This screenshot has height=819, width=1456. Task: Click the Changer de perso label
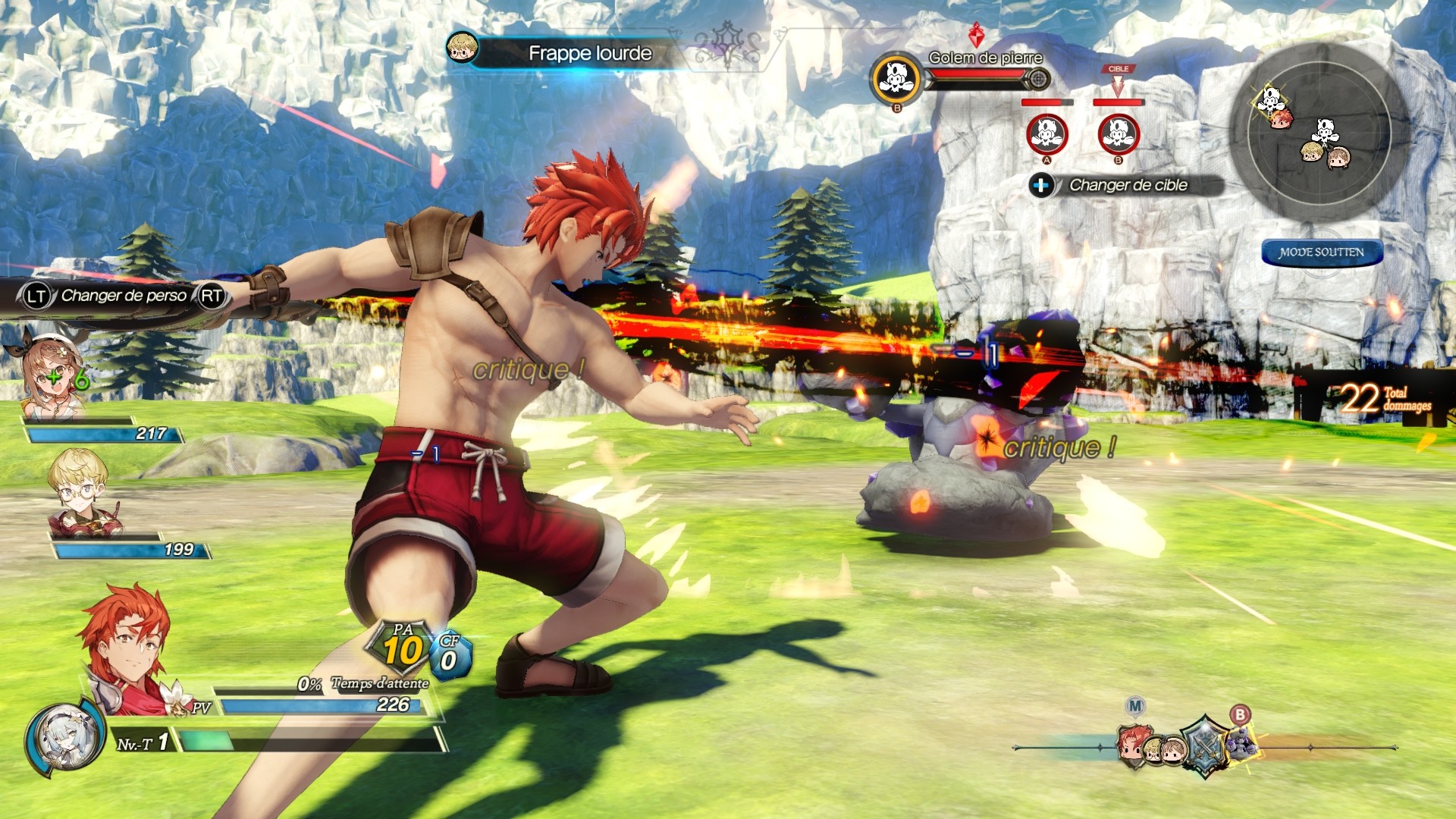[x=123, y=296]
